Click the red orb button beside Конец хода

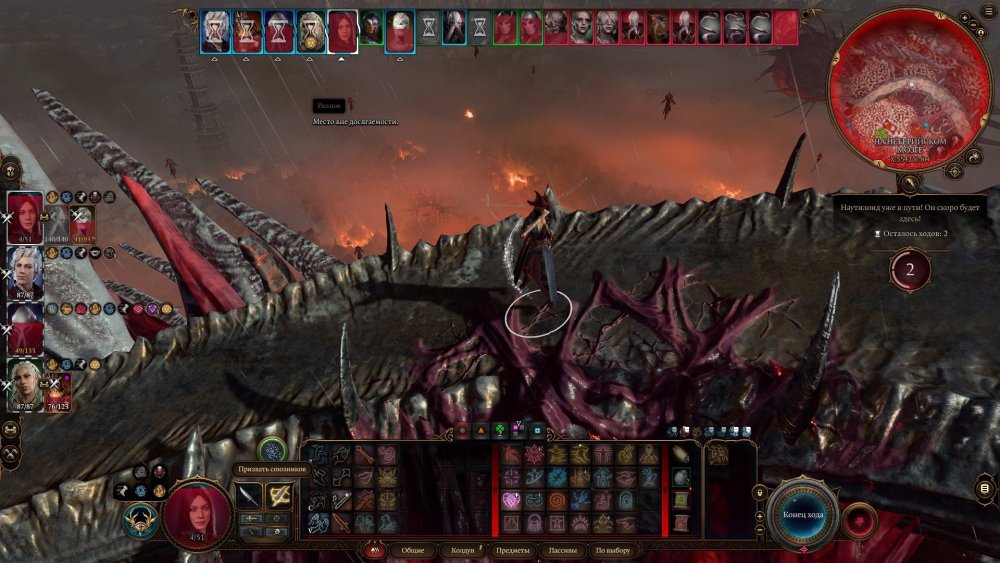coord(859,522)
